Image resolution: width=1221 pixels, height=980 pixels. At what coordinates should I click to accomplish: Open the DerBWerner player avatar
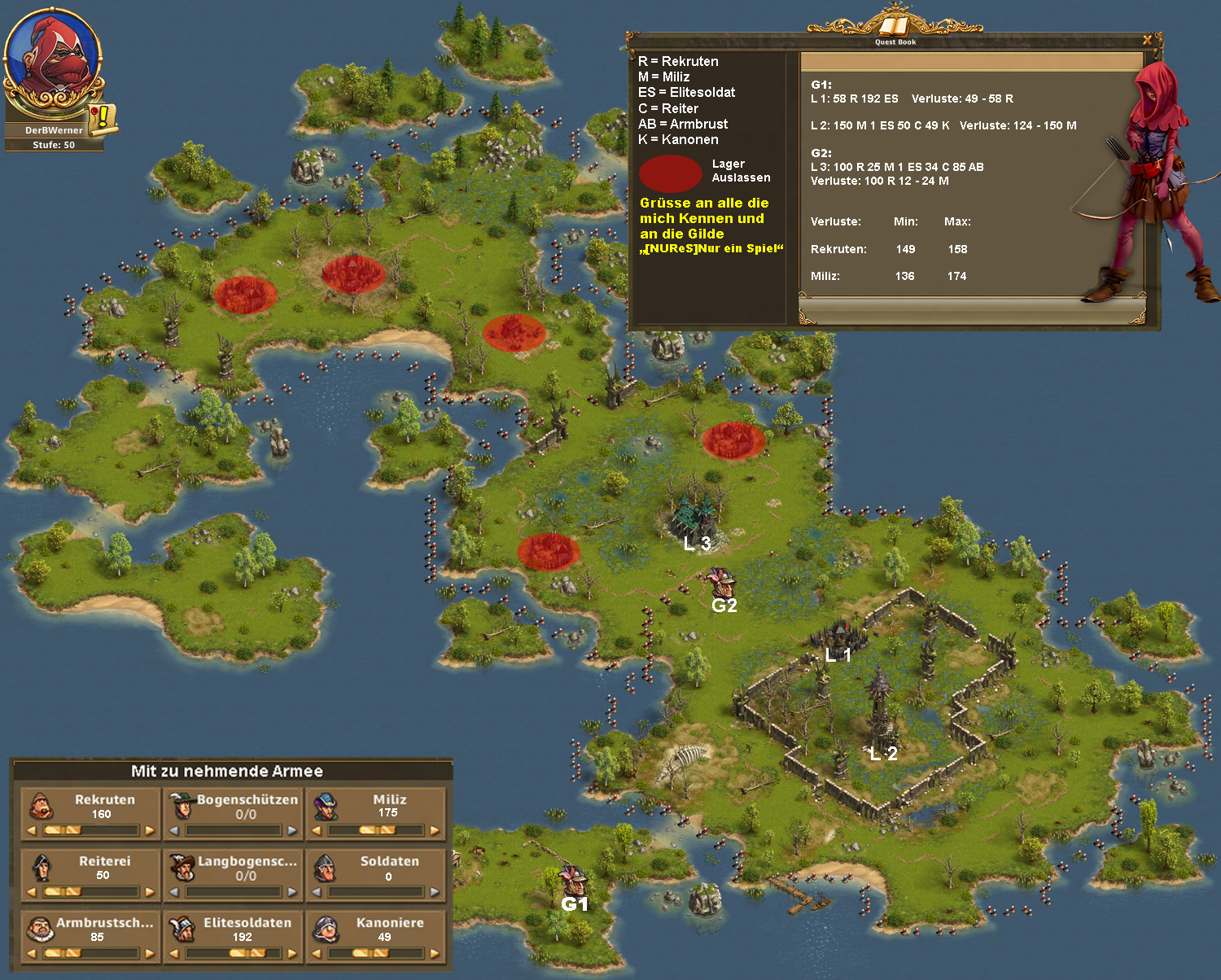[53, 61]
